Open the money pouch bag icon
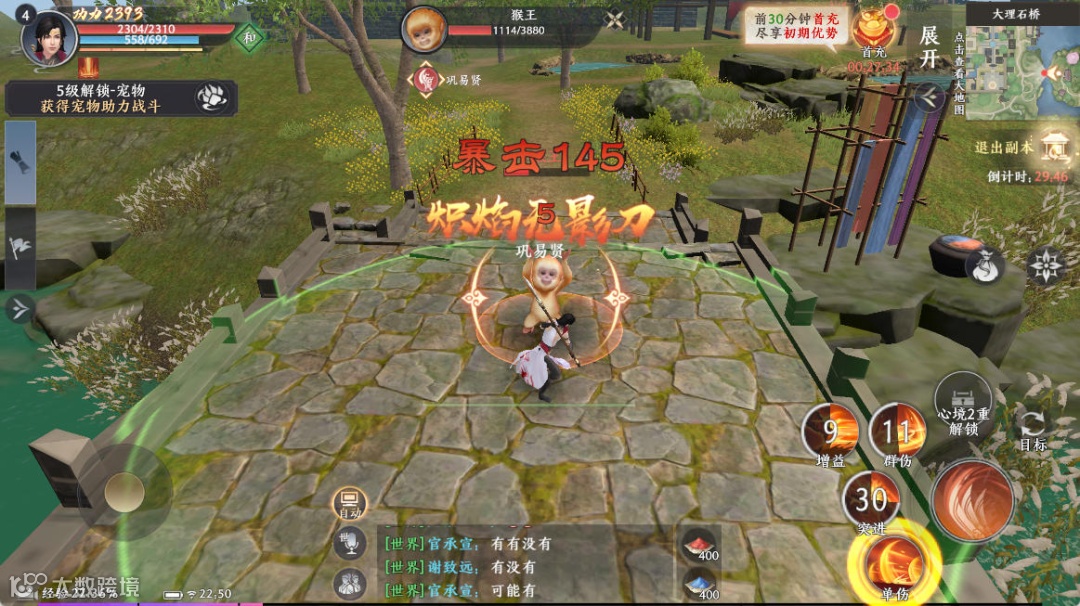Image resolution: width=1080 pixels, height=606 pixels. (984, 265)
